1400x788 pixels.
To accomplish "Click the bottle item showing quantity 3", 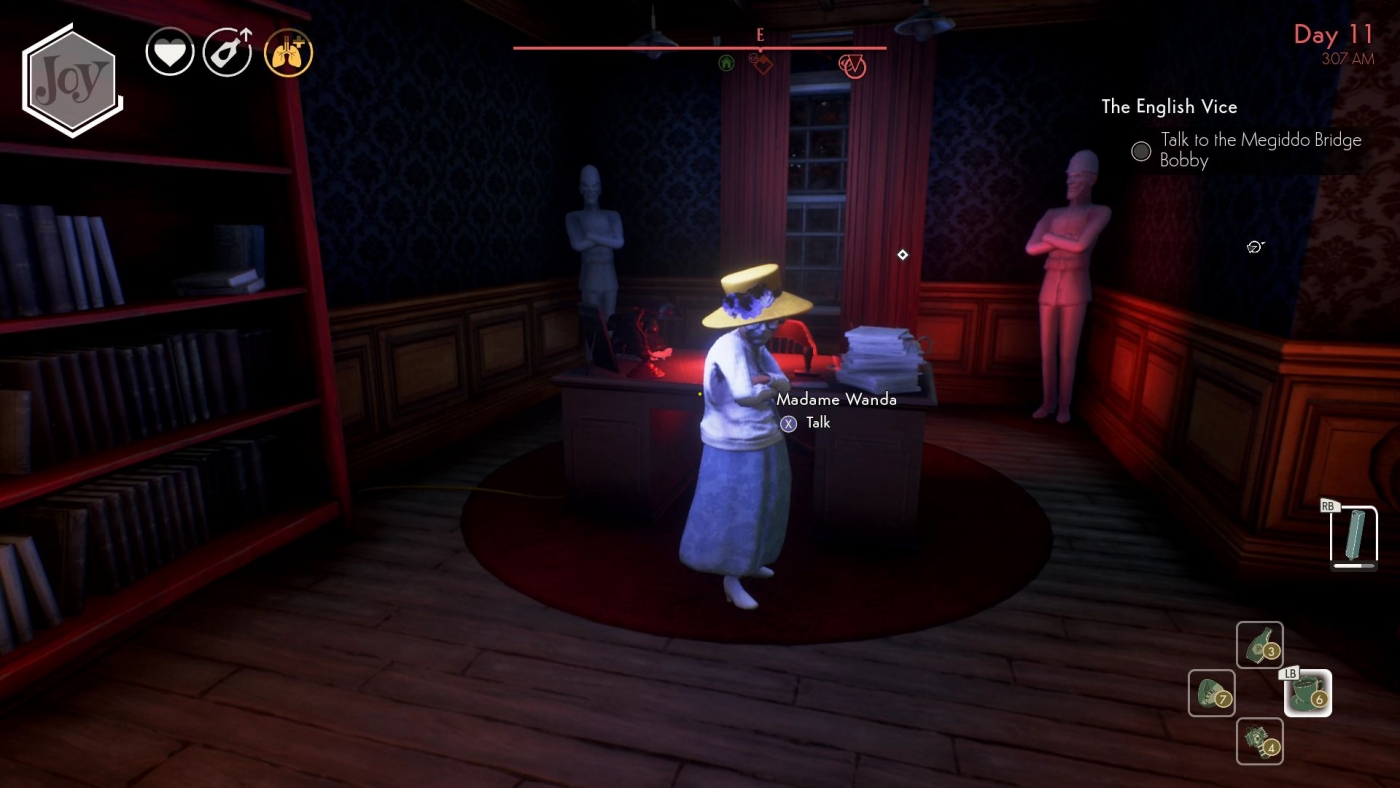I will pyautogui.click(x=1259, y=644).
